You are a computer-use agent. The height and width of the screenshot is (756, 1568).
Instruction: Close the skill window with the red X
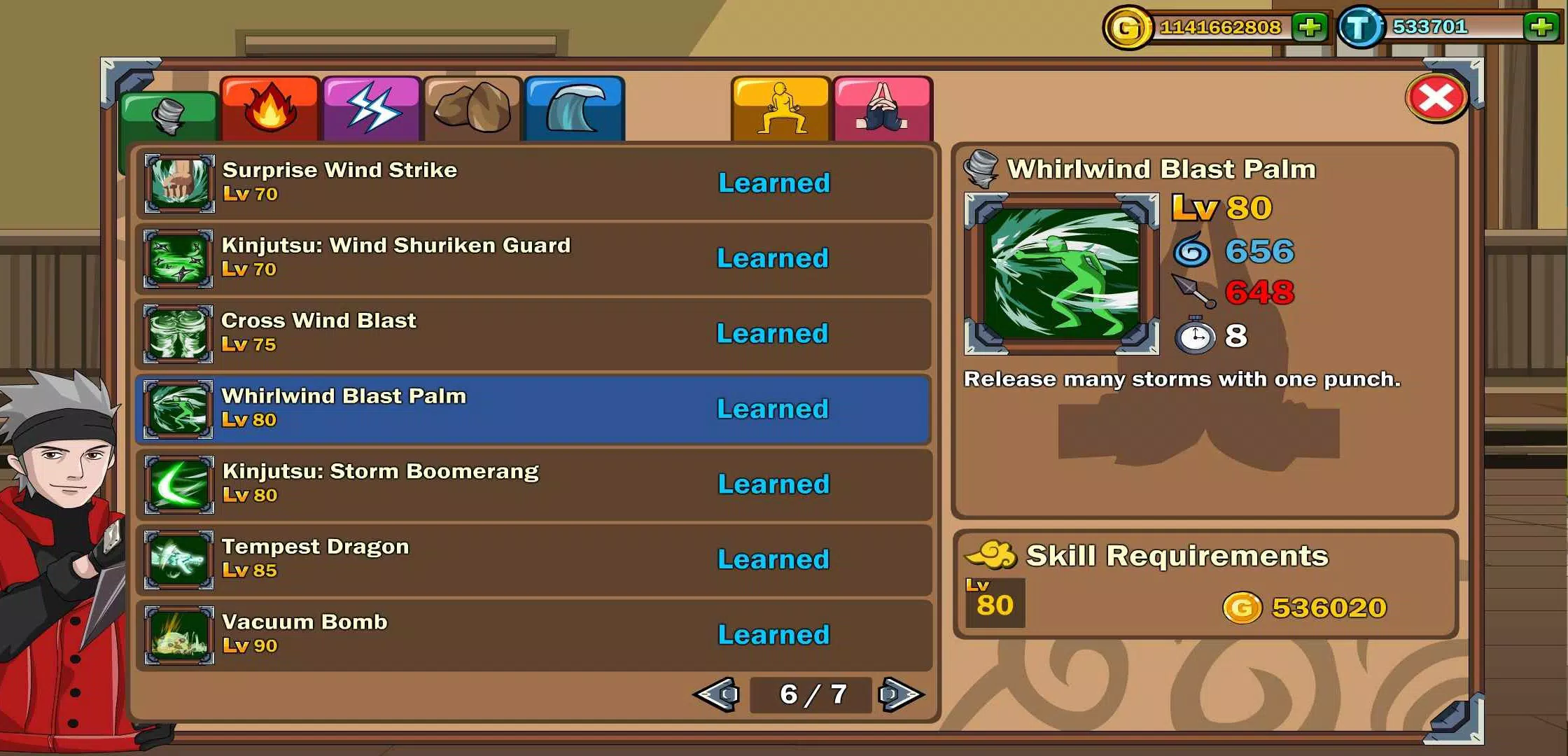[1436, 98]
